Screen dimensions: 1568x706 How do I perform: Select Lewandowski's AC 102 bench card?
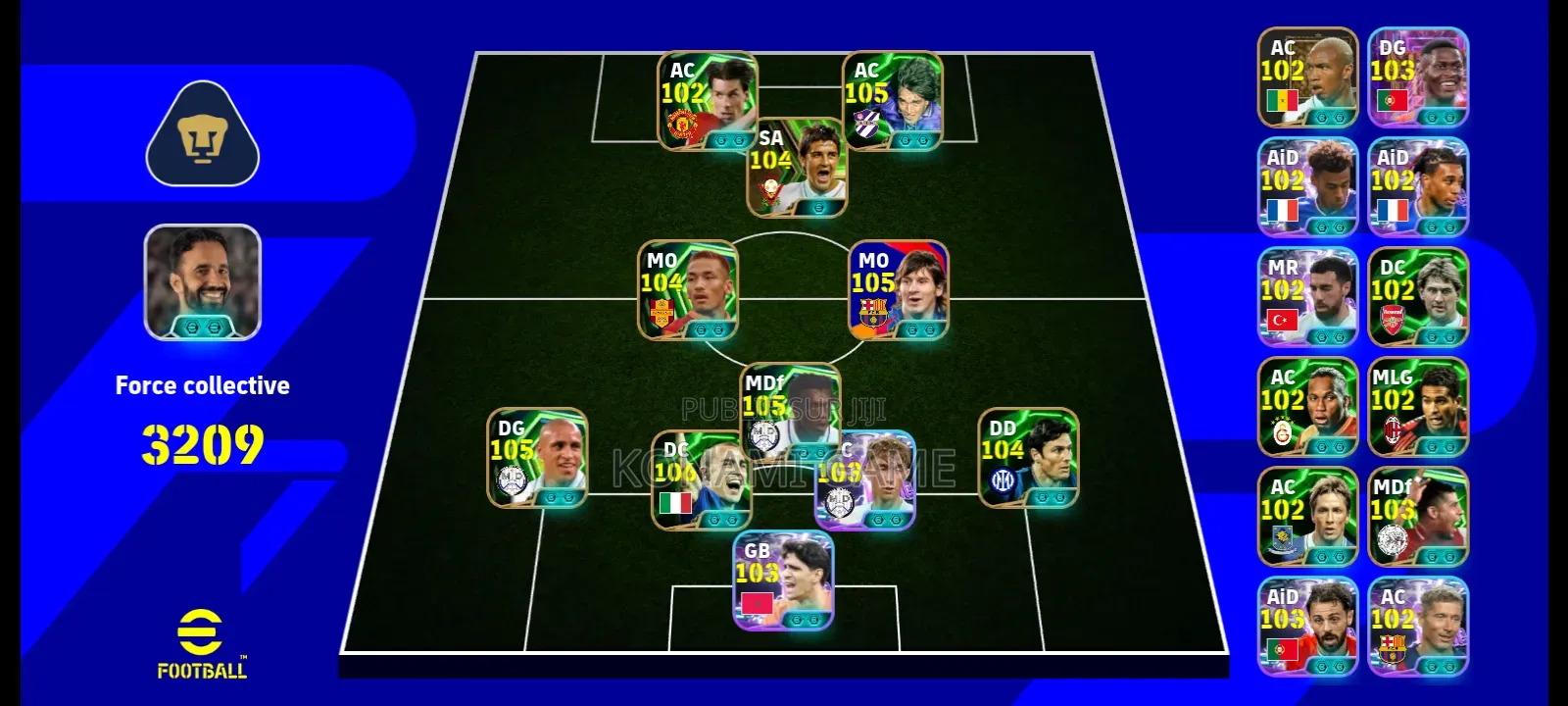(x=1417, y=628)
